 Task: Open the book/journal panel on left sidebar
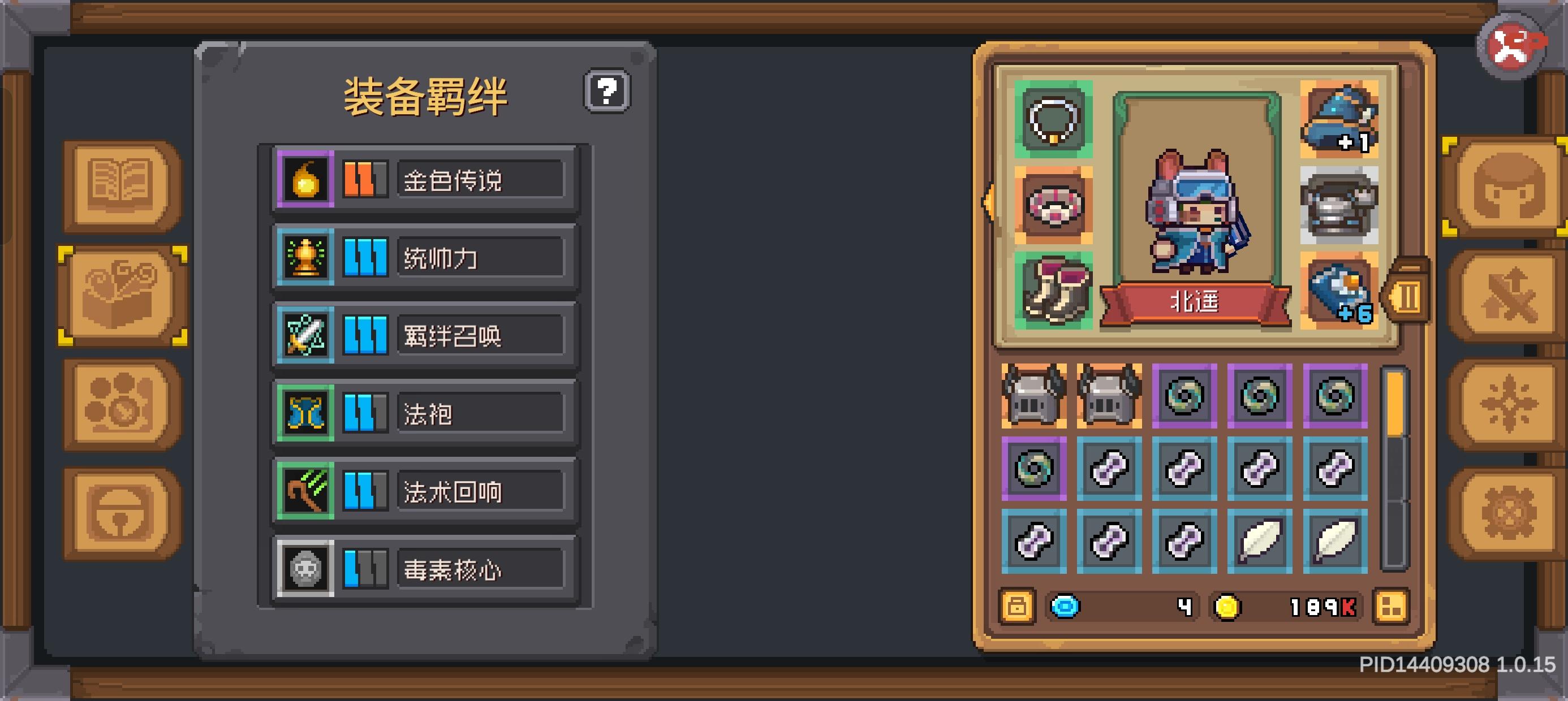120,185
